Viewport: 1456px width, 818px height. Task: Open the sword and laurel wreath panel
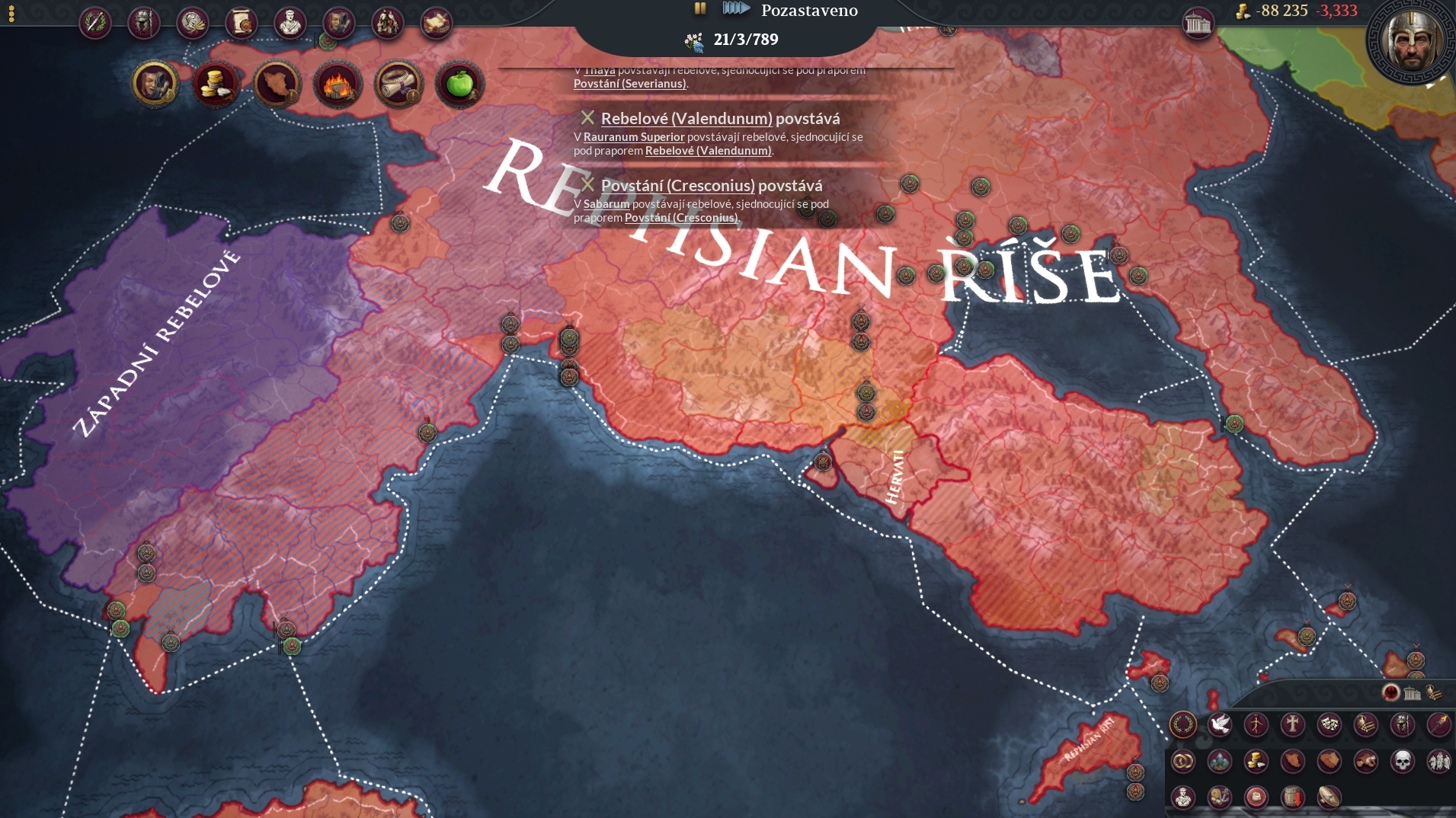pyautogui.click(x=95, y=23)
